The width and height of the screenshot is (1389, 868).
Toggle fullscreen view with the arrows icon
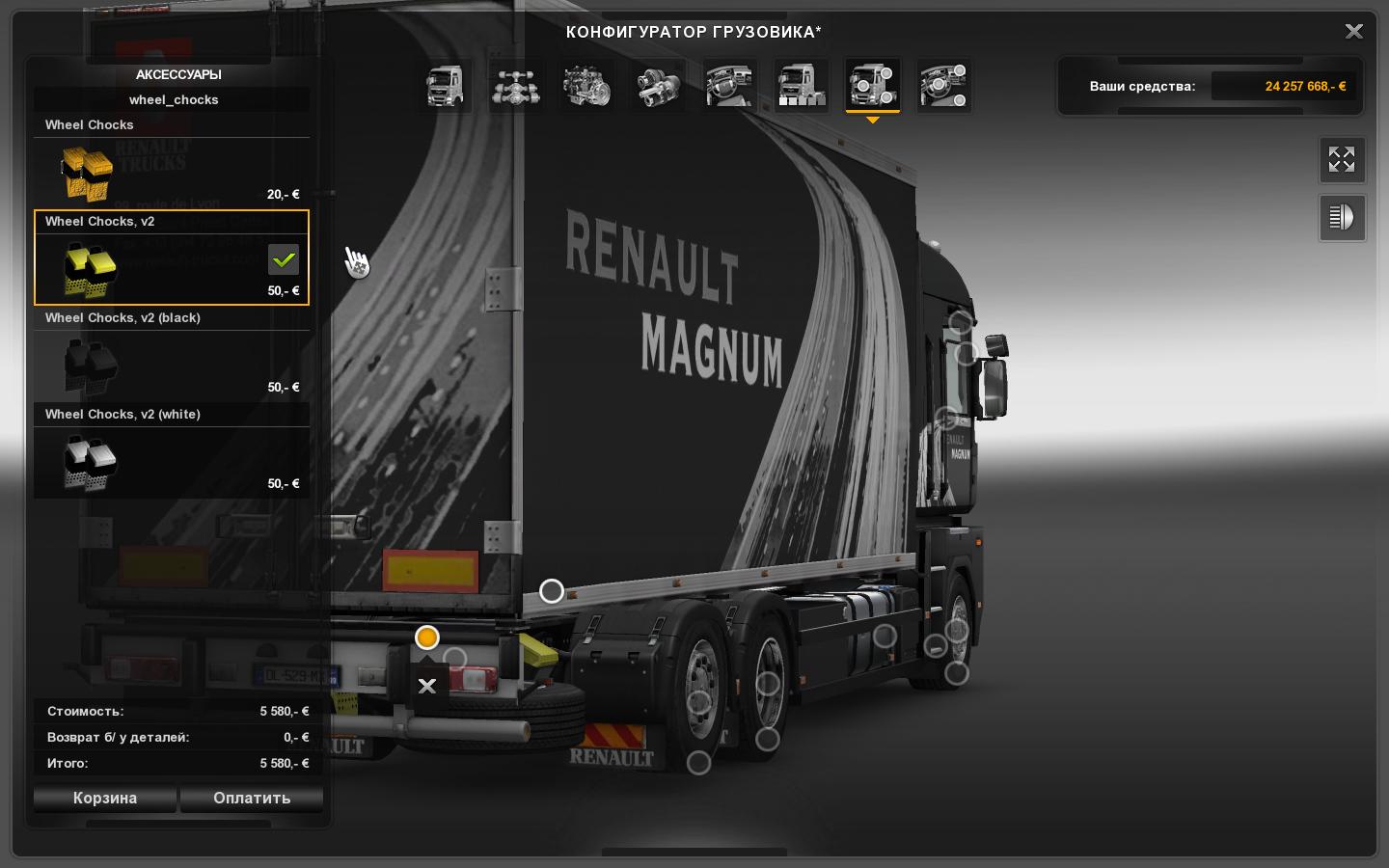tap(1342, 159)
